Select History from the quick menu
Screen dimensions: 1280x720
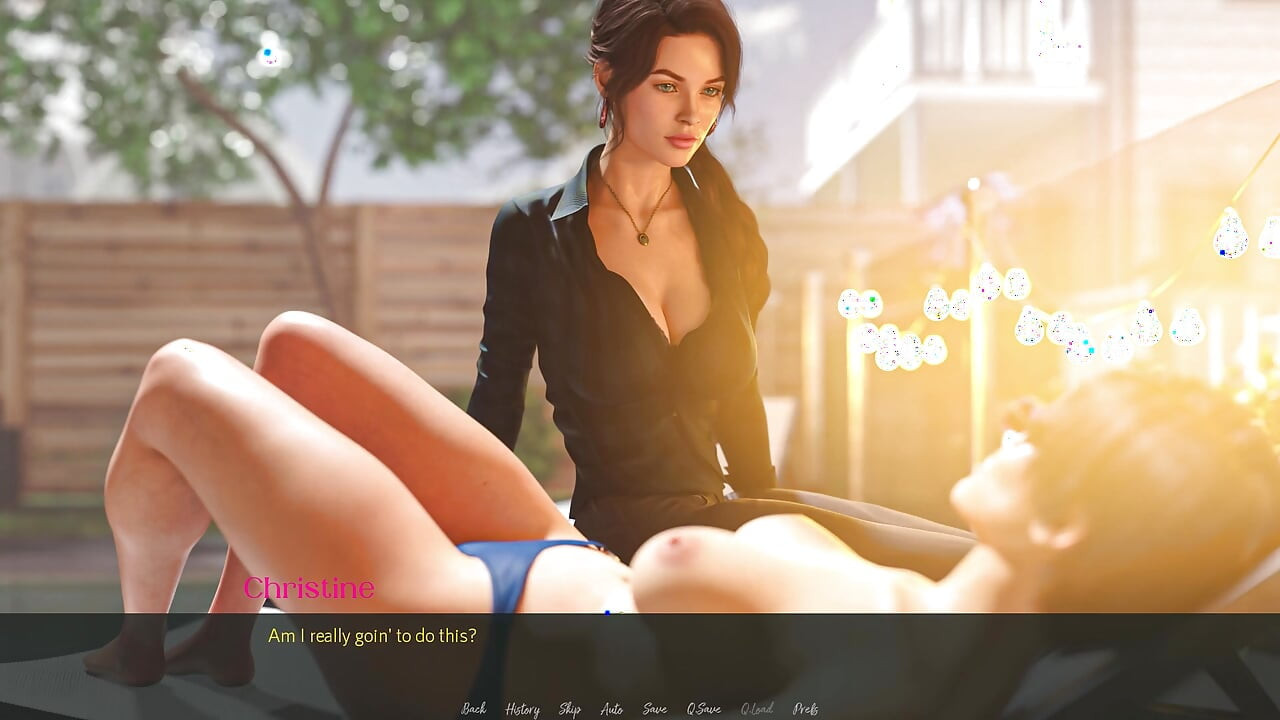(x=520, y=708)
